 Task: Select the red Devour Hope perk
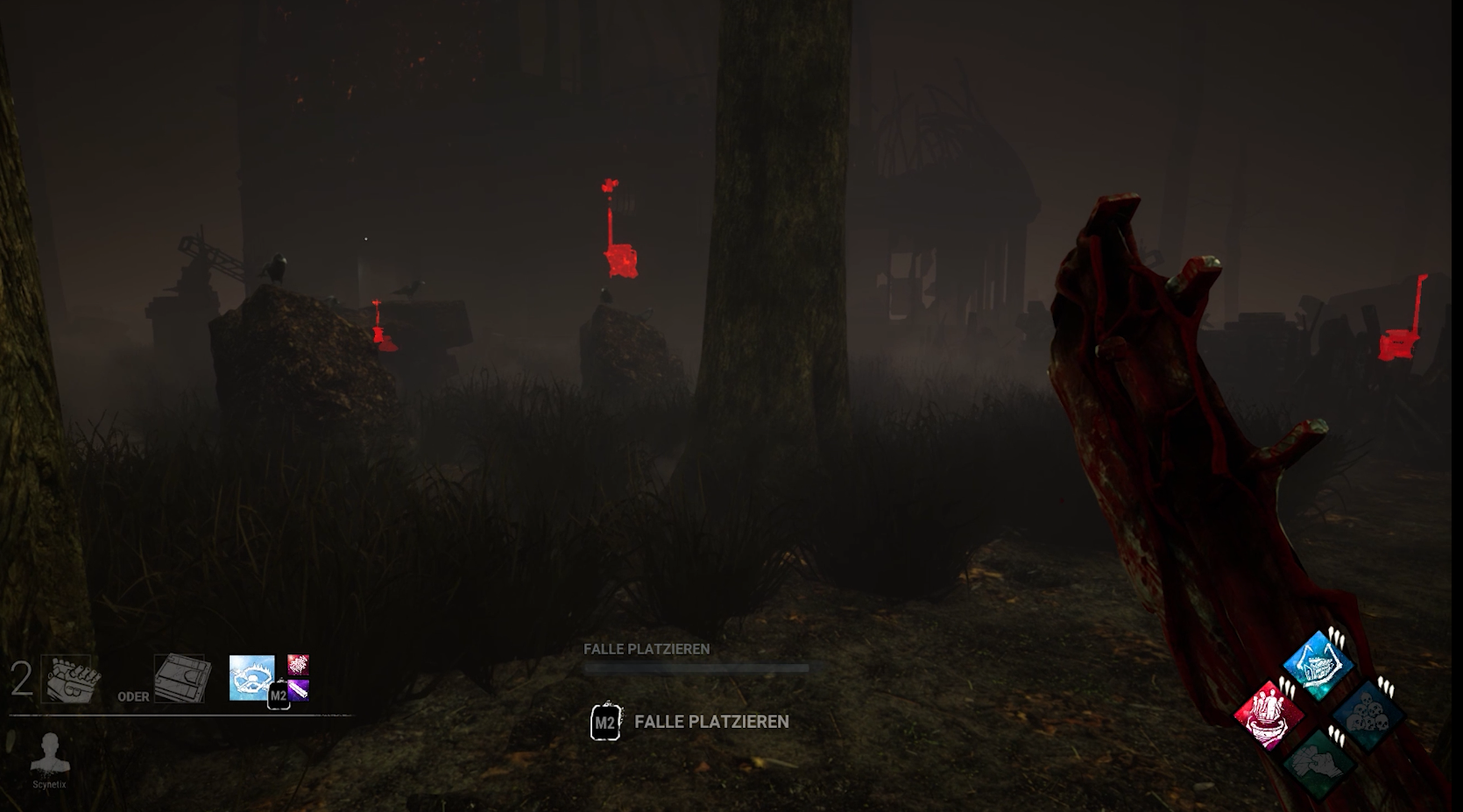tap(1269, 714)
